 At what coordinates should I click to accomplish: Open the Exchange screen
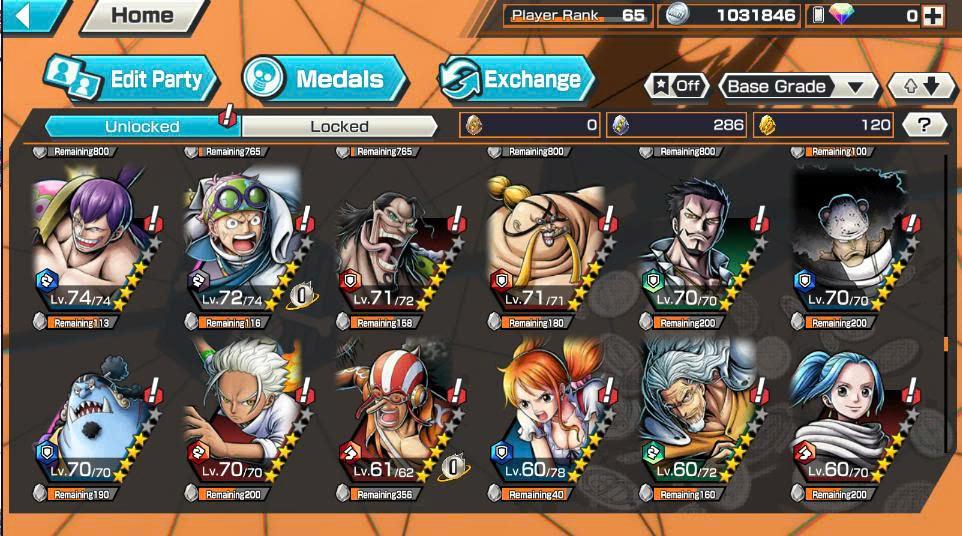click(x=517, y=80)
